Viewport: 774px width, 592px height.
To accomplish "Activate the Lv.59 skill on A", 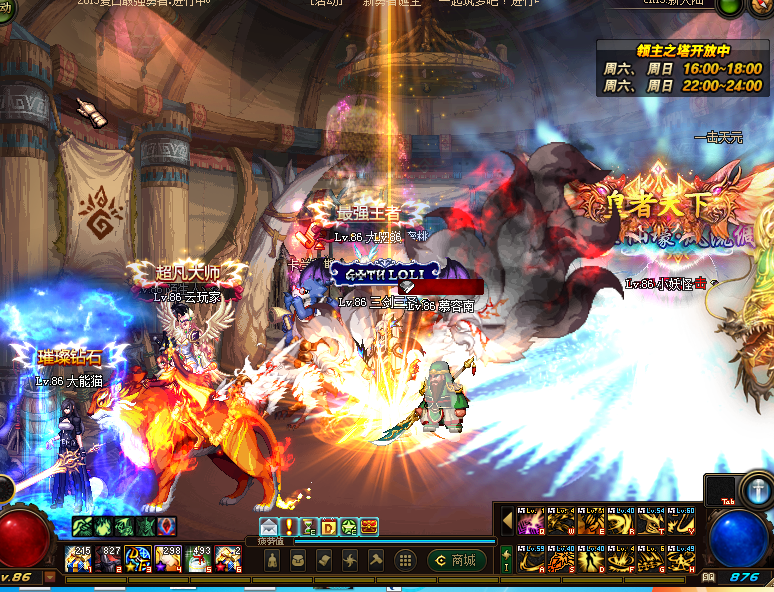I will [530, 557].
